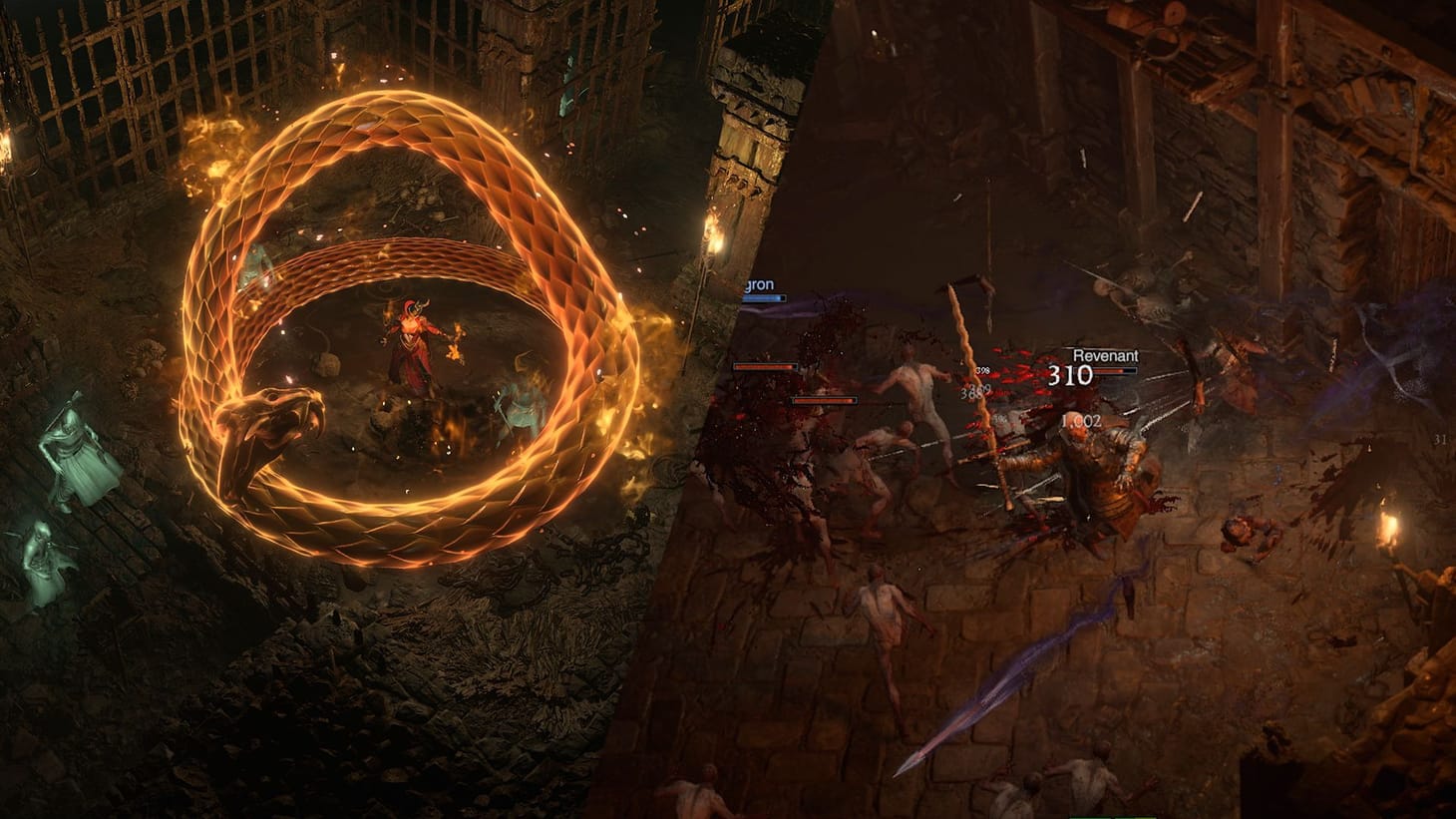Click the lower orange enemy health bar
The image size is (1456, 819).
pos(826,399)
